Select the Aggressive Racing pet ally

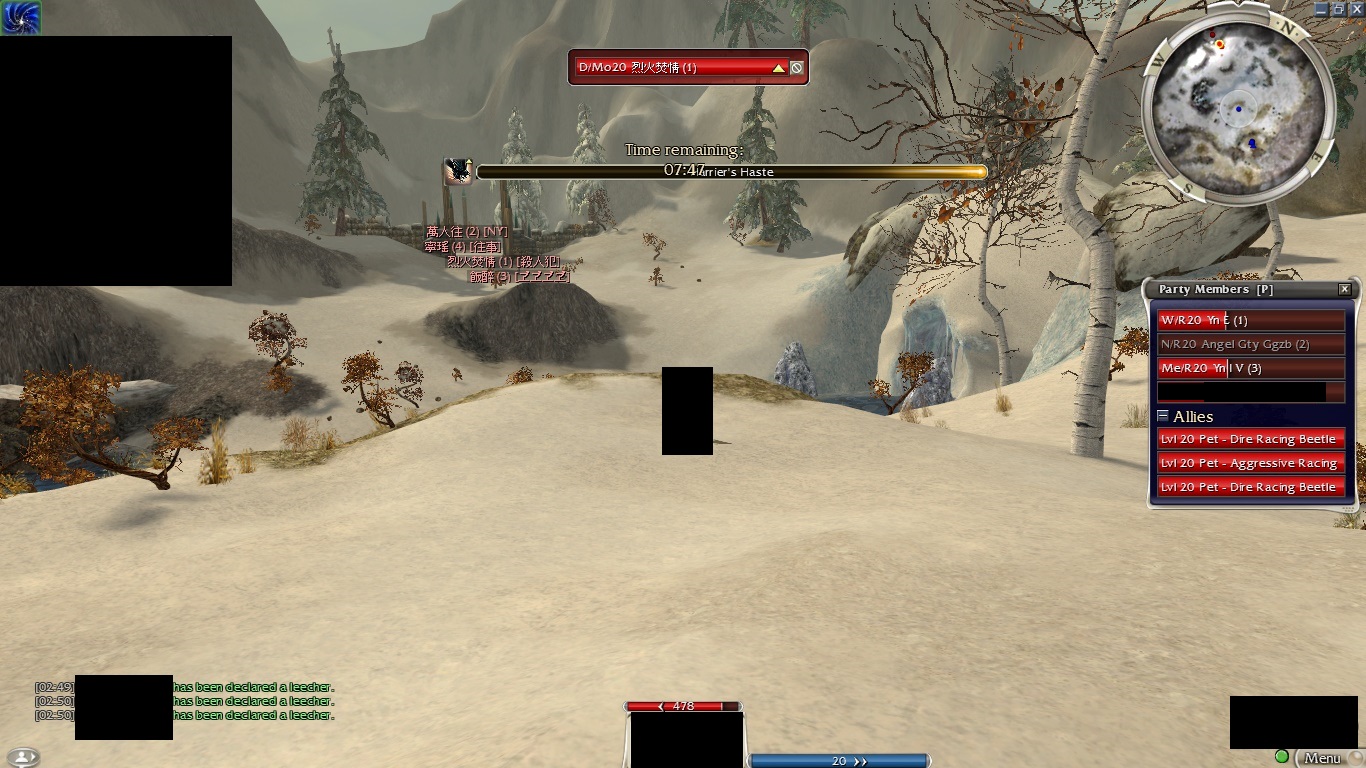coord(1250,463)
